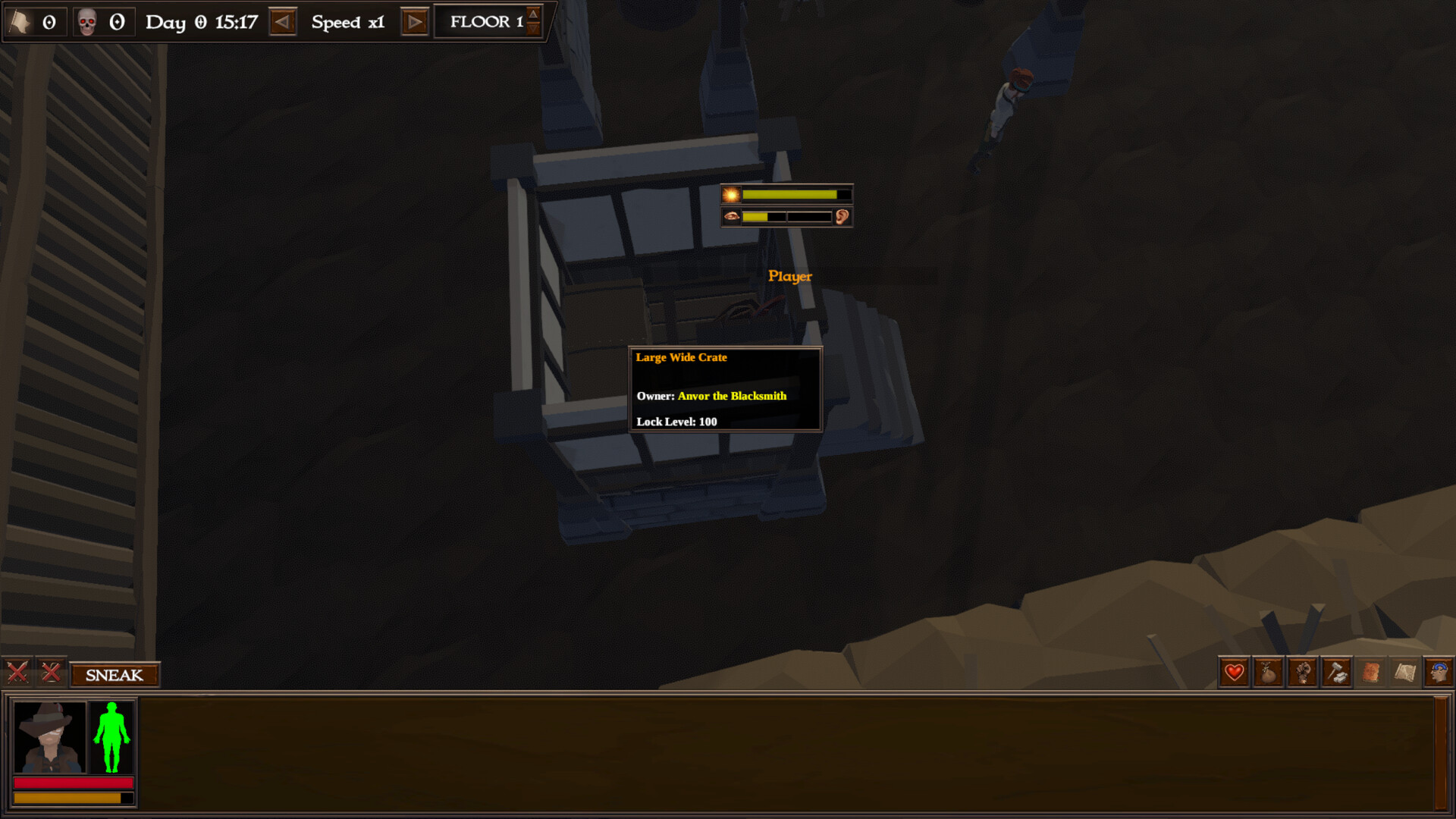Screen dimensions: 1456x819
Task: Decrease game speed with left arrow
Action: (x=283, y=22)
